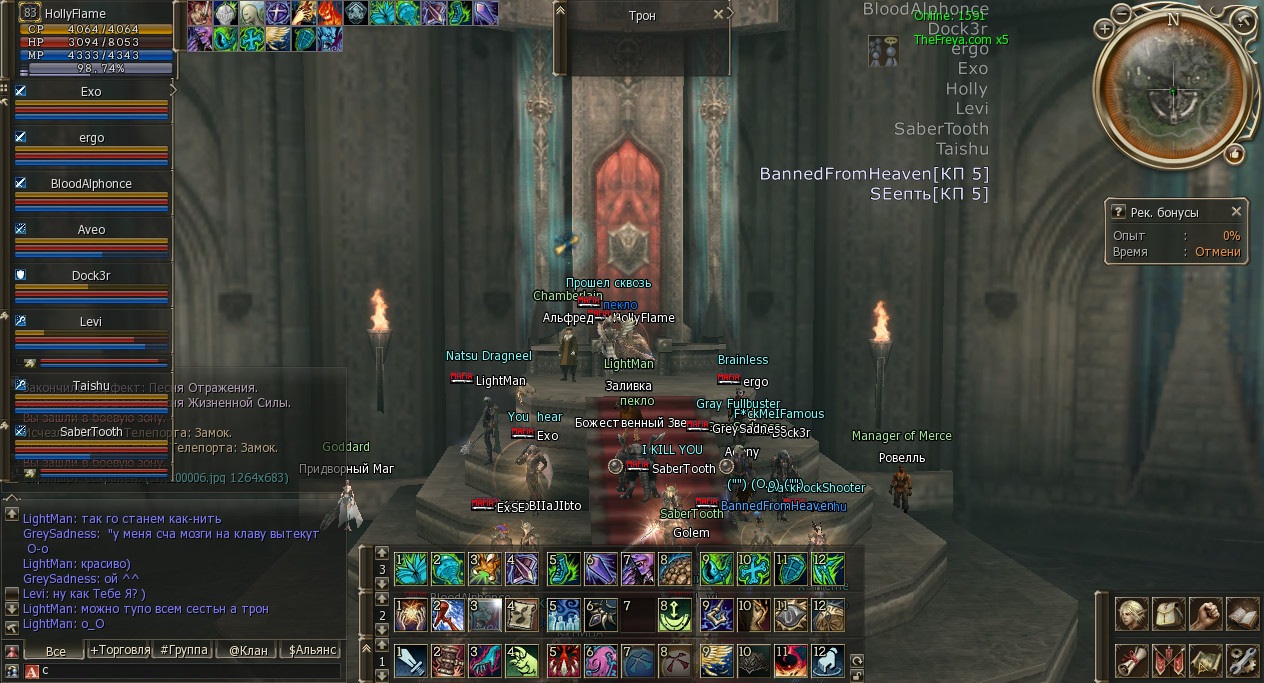Select the $Альянс chat tab
Screen dimensions: 1264x683
311,650
